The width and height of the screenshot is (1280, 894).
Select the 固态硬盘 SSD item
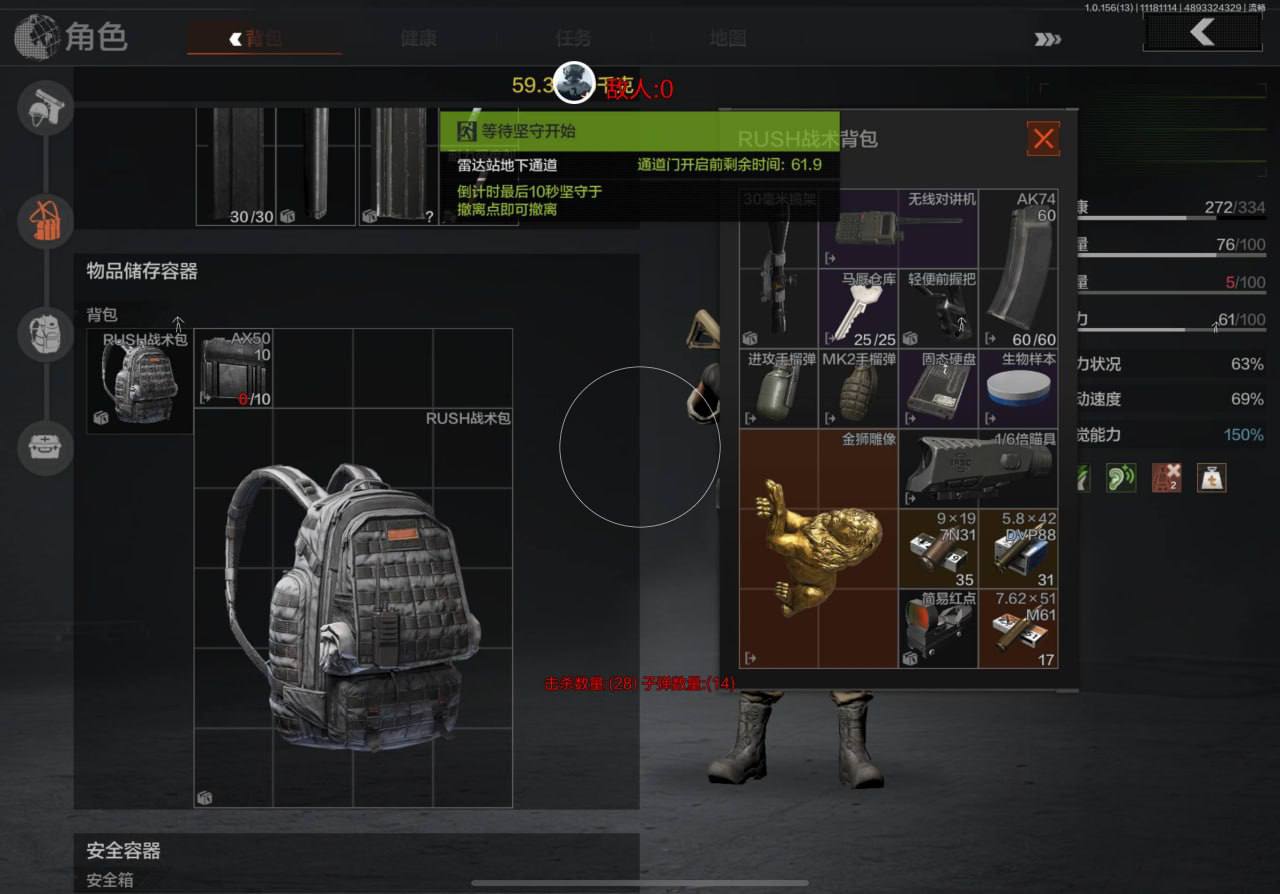[937, 388]
